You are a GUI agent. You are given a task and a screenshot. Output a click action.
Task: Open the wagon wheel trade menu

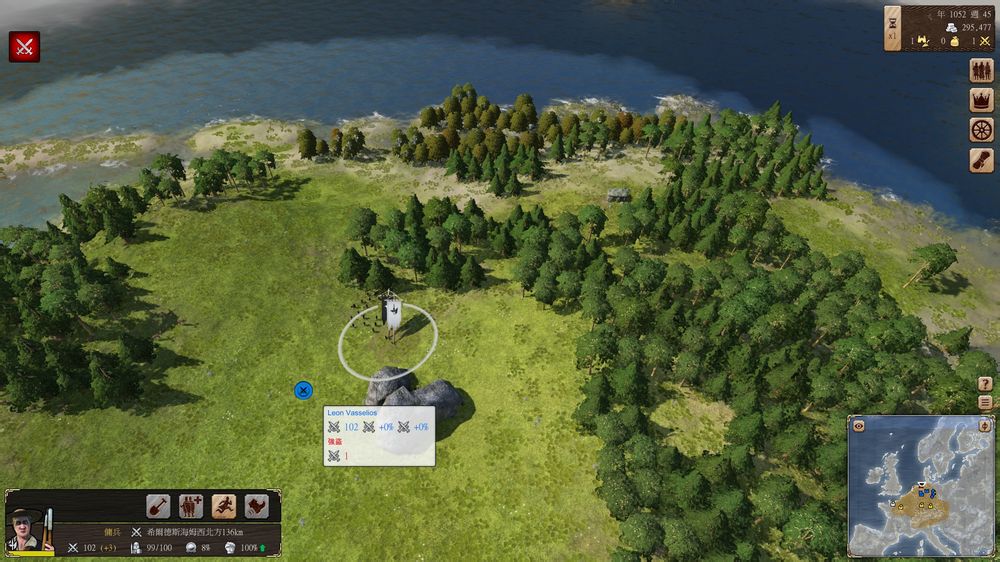981,130
